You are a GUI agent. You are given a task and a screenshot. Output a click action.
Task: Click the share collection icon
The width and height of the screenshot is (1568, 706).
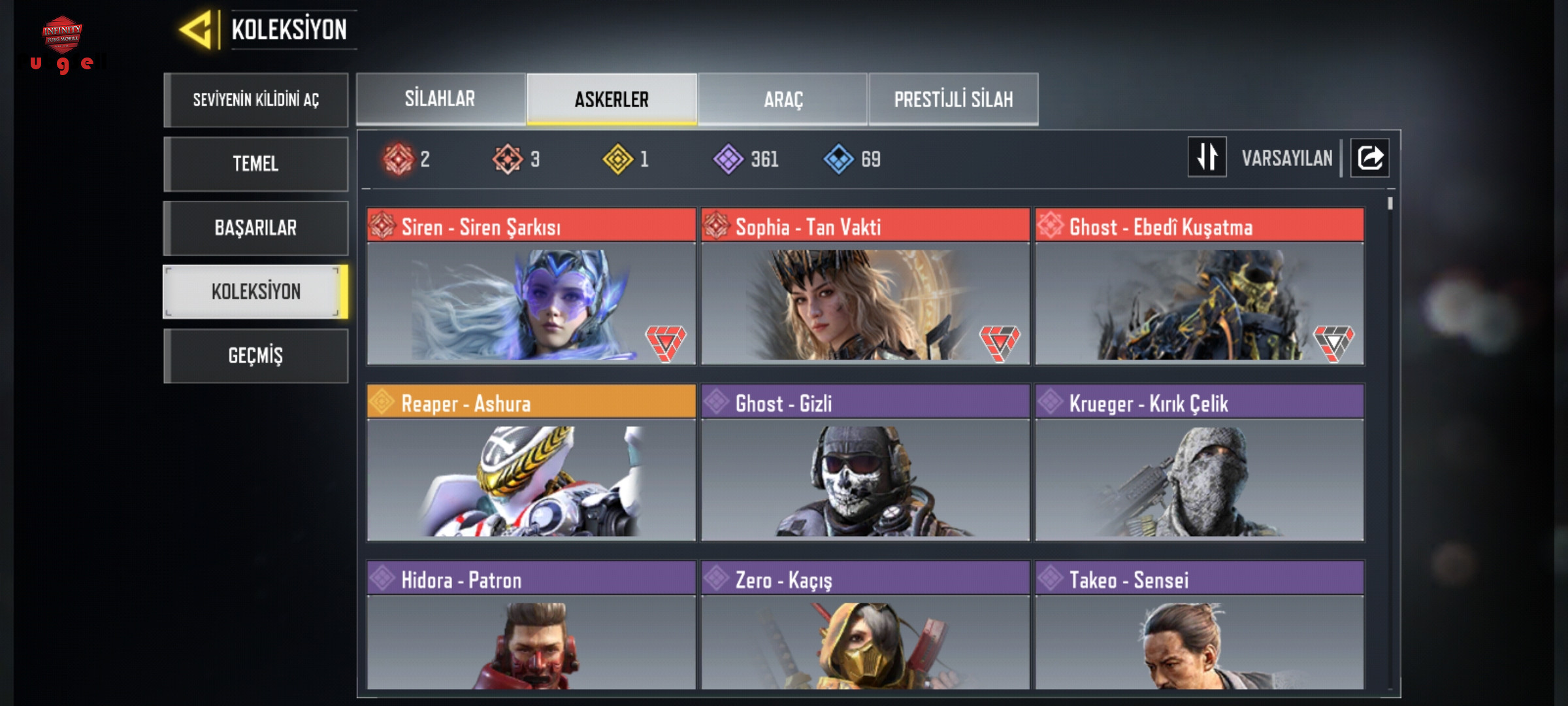pos(1370,158)
